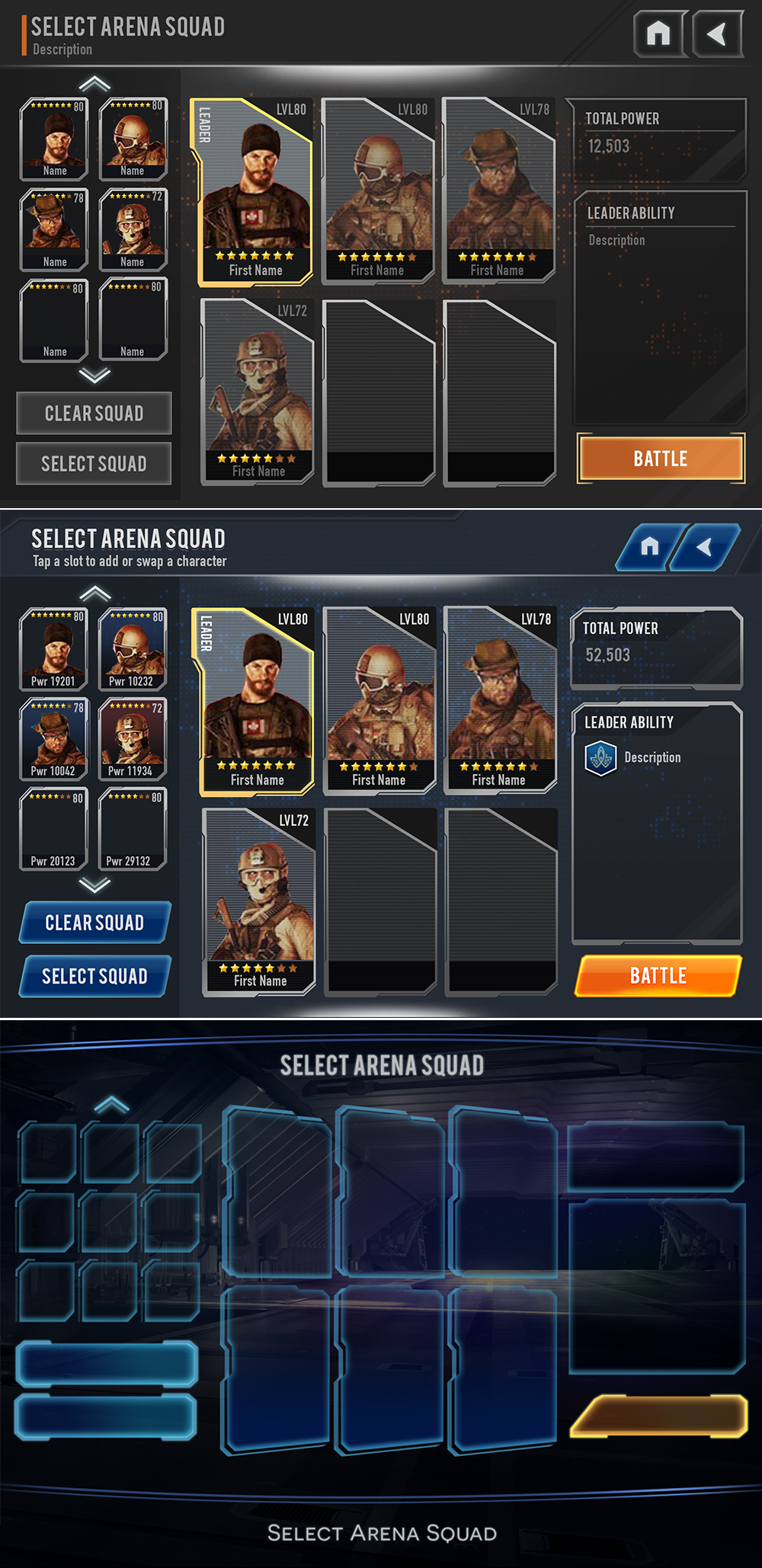
Task: Click the blank gold button in the wireframe
Action: point(658,1416)
